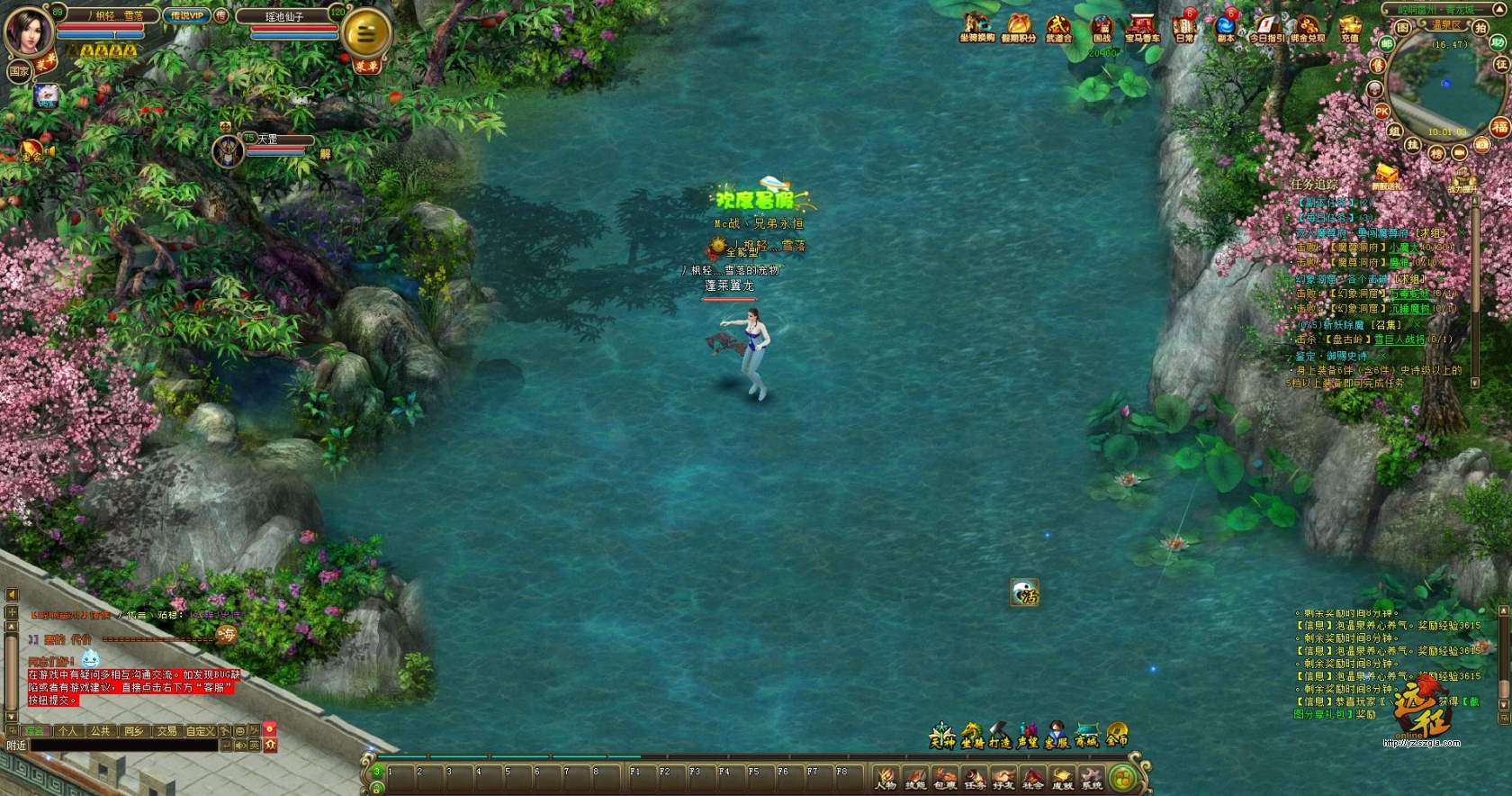Screen dimensions: 1512x796
Task: Toggle the PK mode button
Action: point(1381,111)
